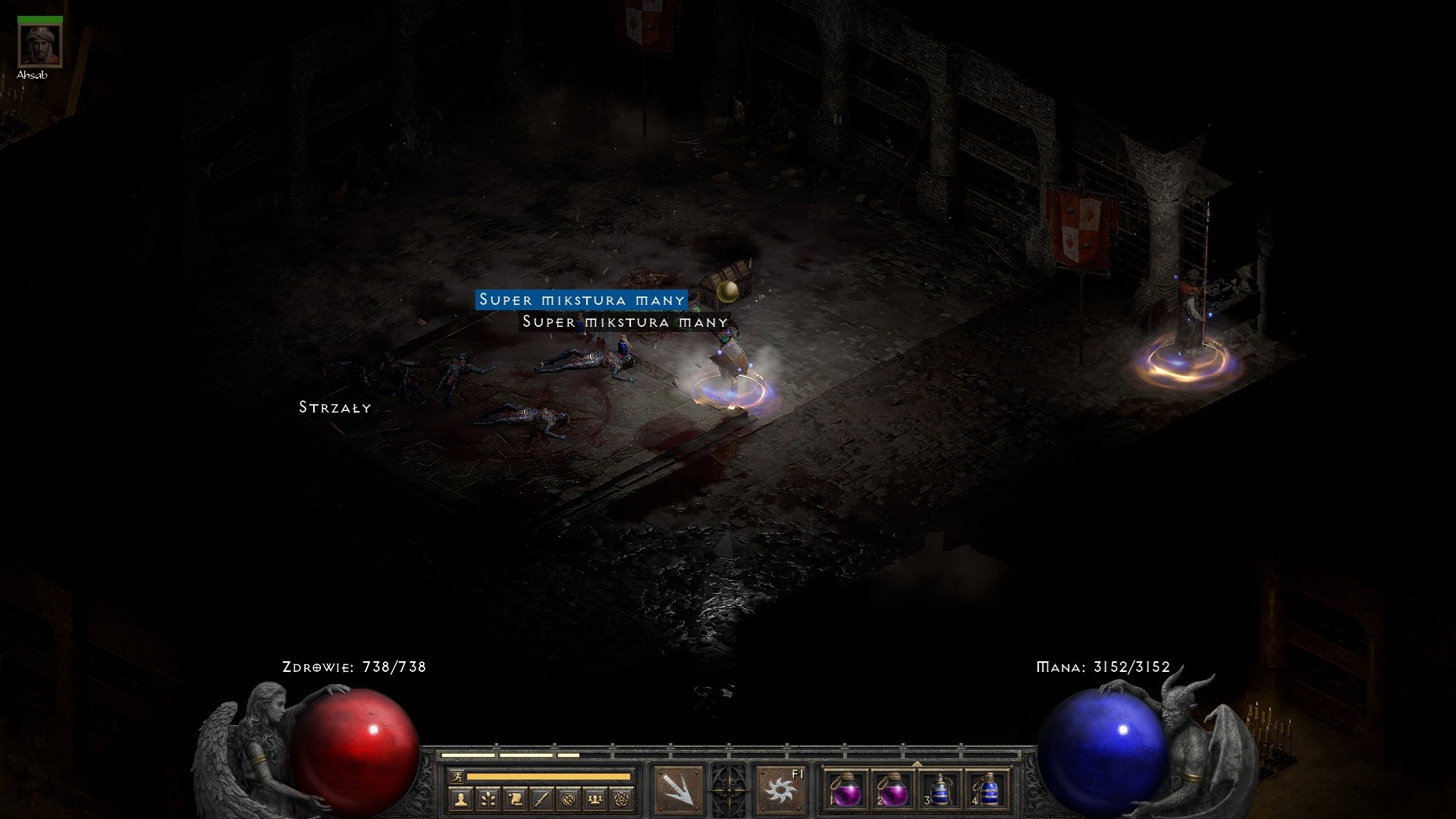Pick up the second Super Mikstura Many
The height and width of the screenshot is (819, 1456).
tap(623, 322)
